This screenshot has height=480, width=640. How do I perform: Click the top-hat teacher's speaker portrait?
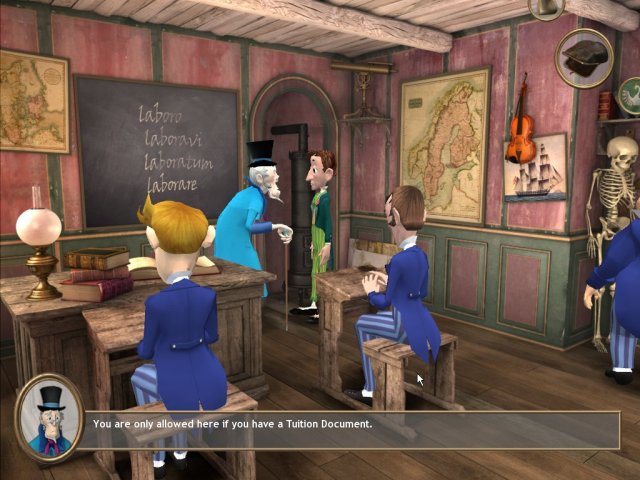48,416
